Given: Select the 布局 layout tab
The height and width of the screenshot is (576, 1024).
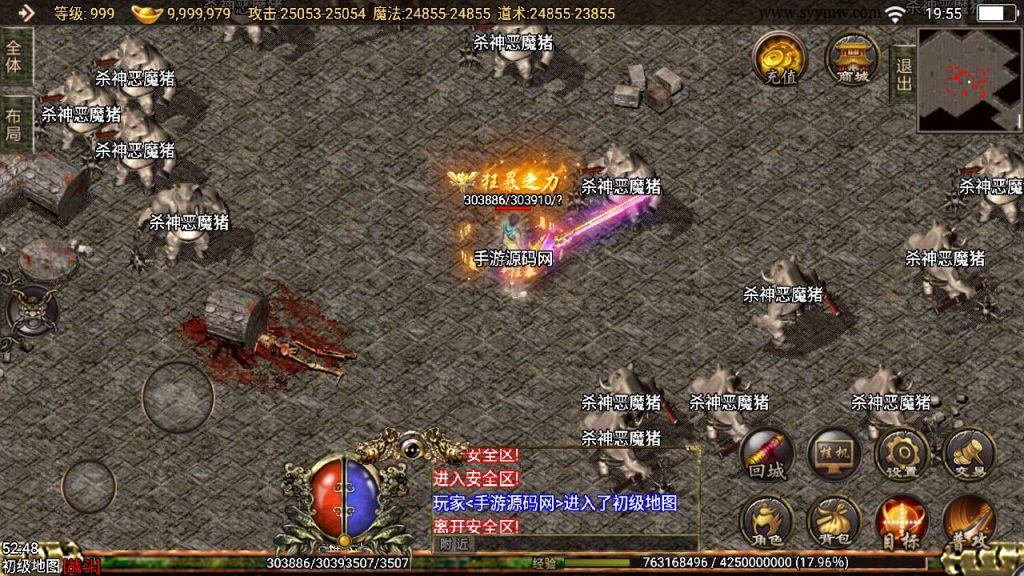Looking at the screenshot, I should click(15, 122).
